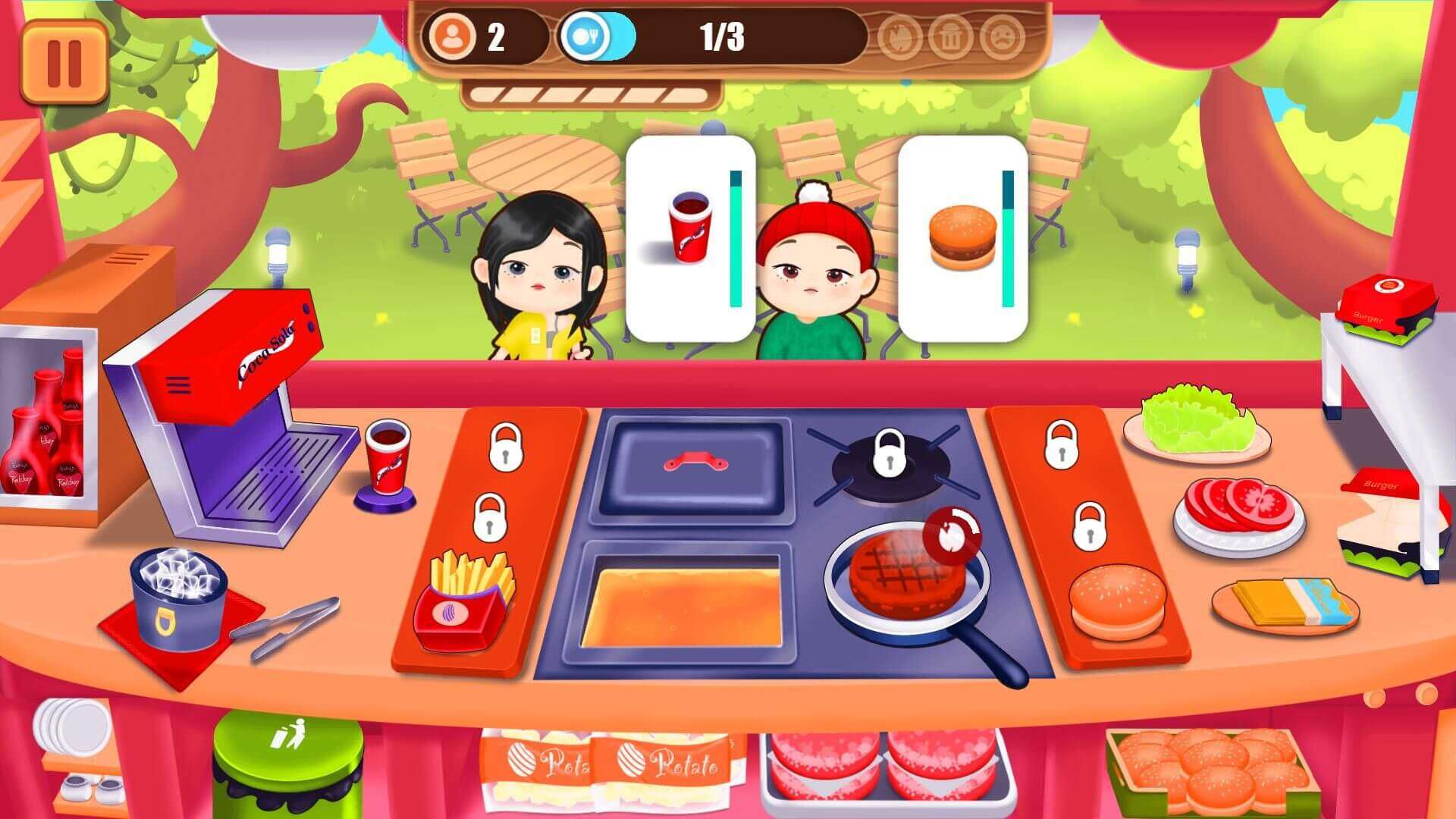Select the burger bun on the tray

[1117, 601]
